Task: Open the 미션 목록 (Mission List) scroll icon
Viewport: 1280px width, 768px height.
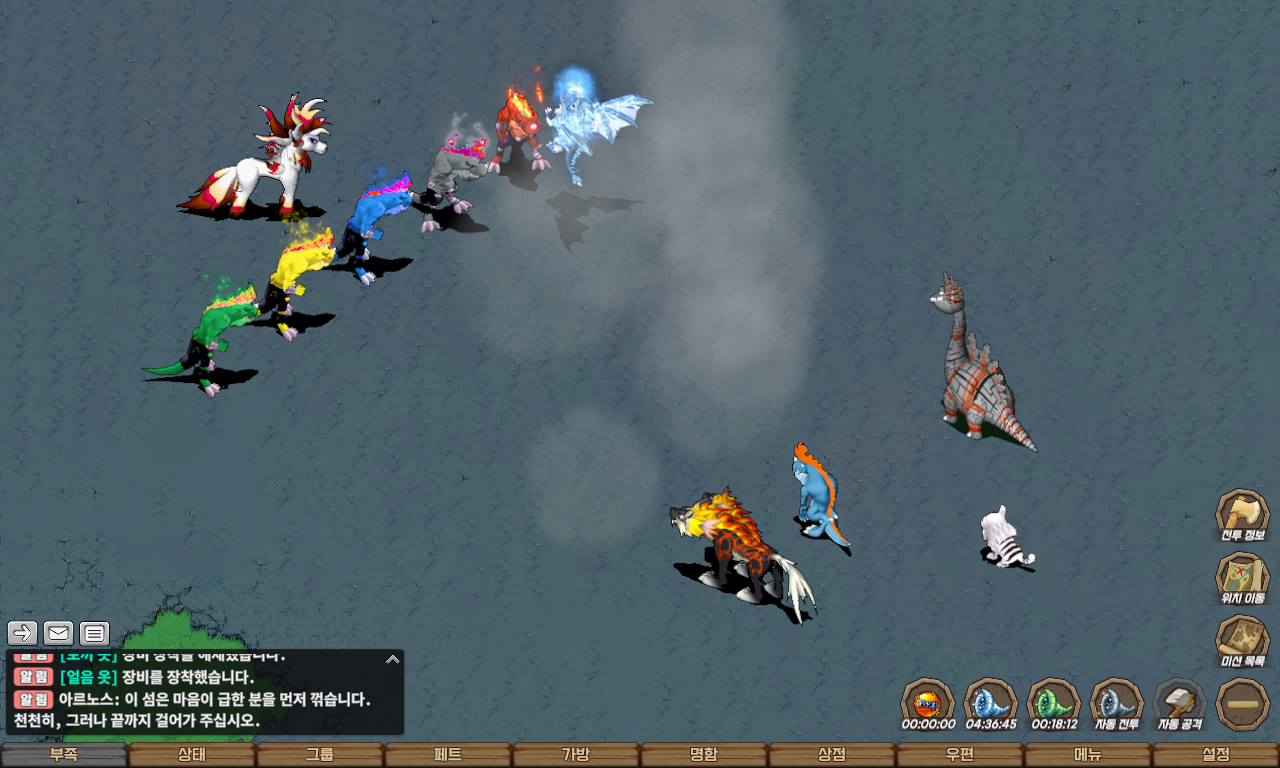Action: pos(1242,640)
